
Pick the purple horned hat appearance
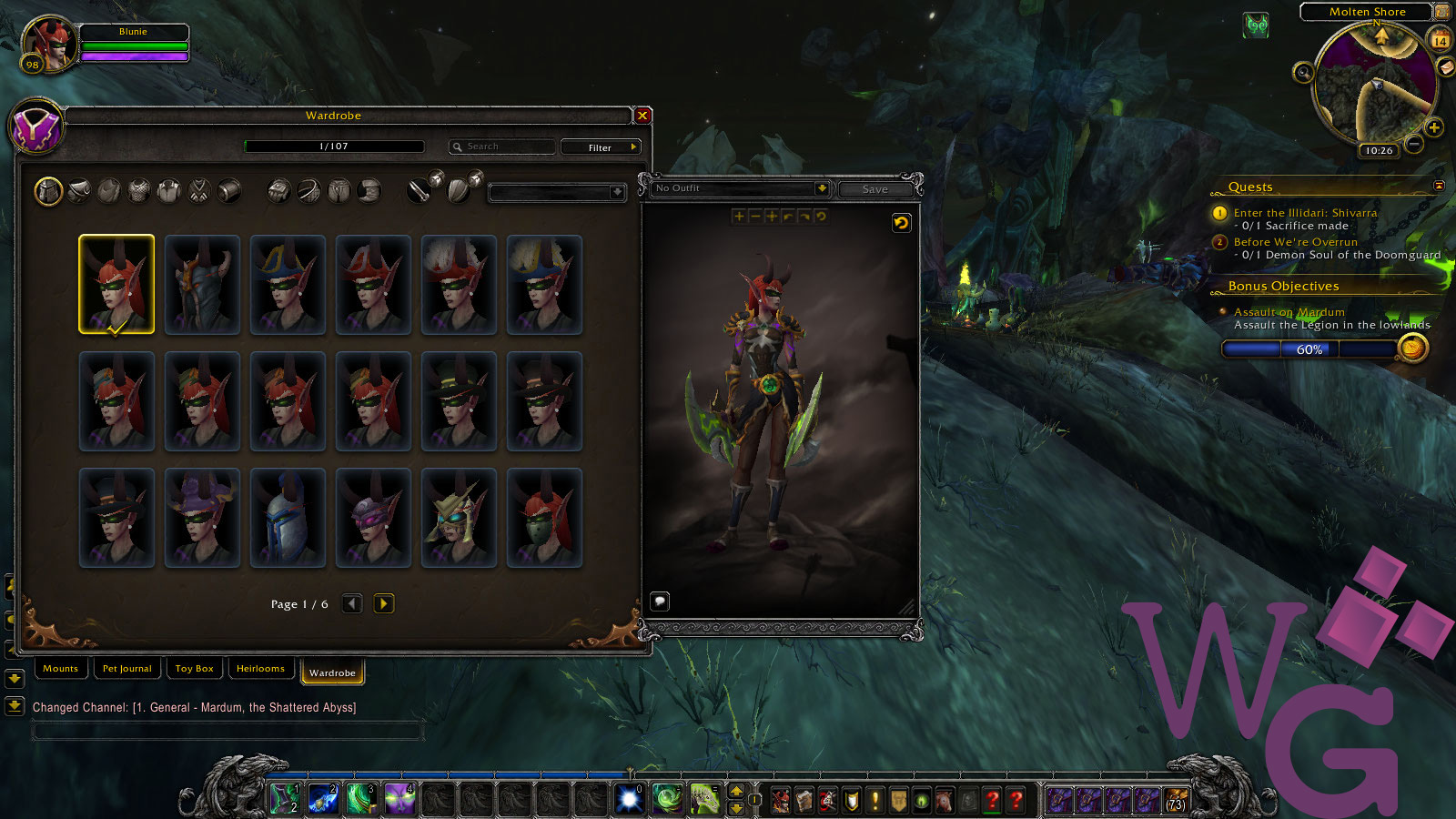tap(202, 518)
